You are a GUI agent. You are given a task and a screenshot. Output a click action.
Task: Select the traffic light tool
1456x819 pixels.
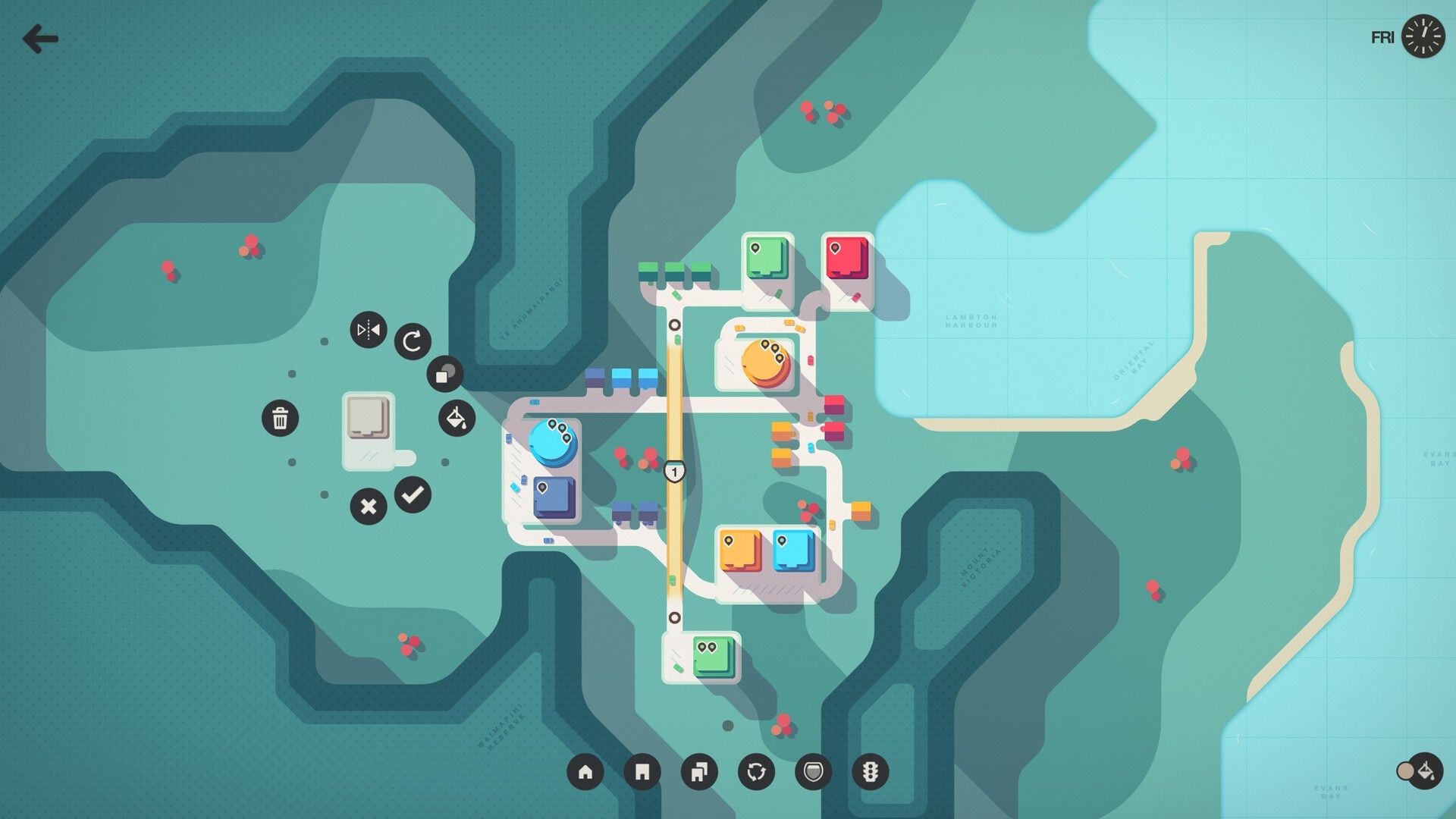tap(870, 772)
